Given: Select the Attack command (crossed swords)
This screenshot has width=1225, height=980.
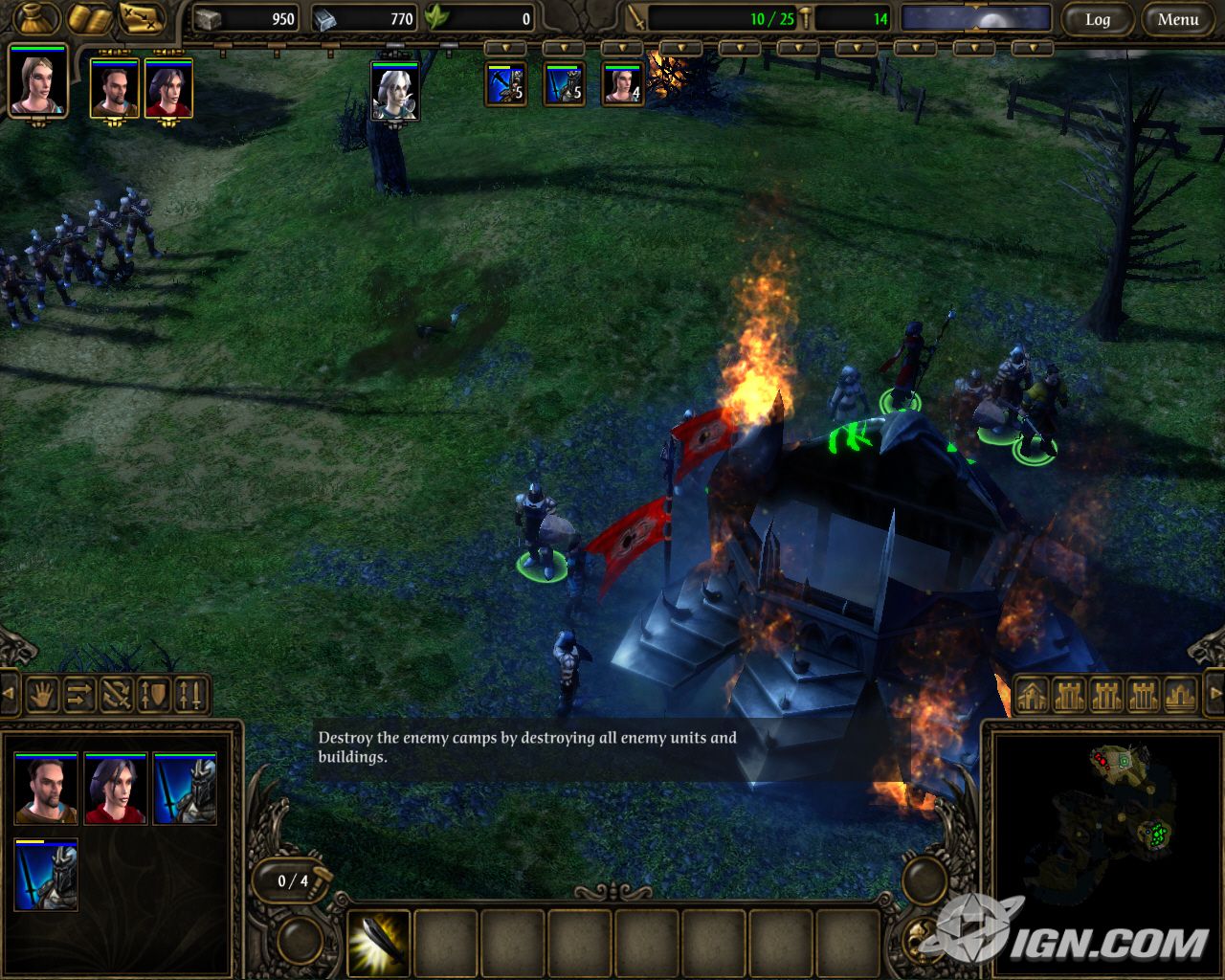Looking at the screenshot, I should pos(116,695).
